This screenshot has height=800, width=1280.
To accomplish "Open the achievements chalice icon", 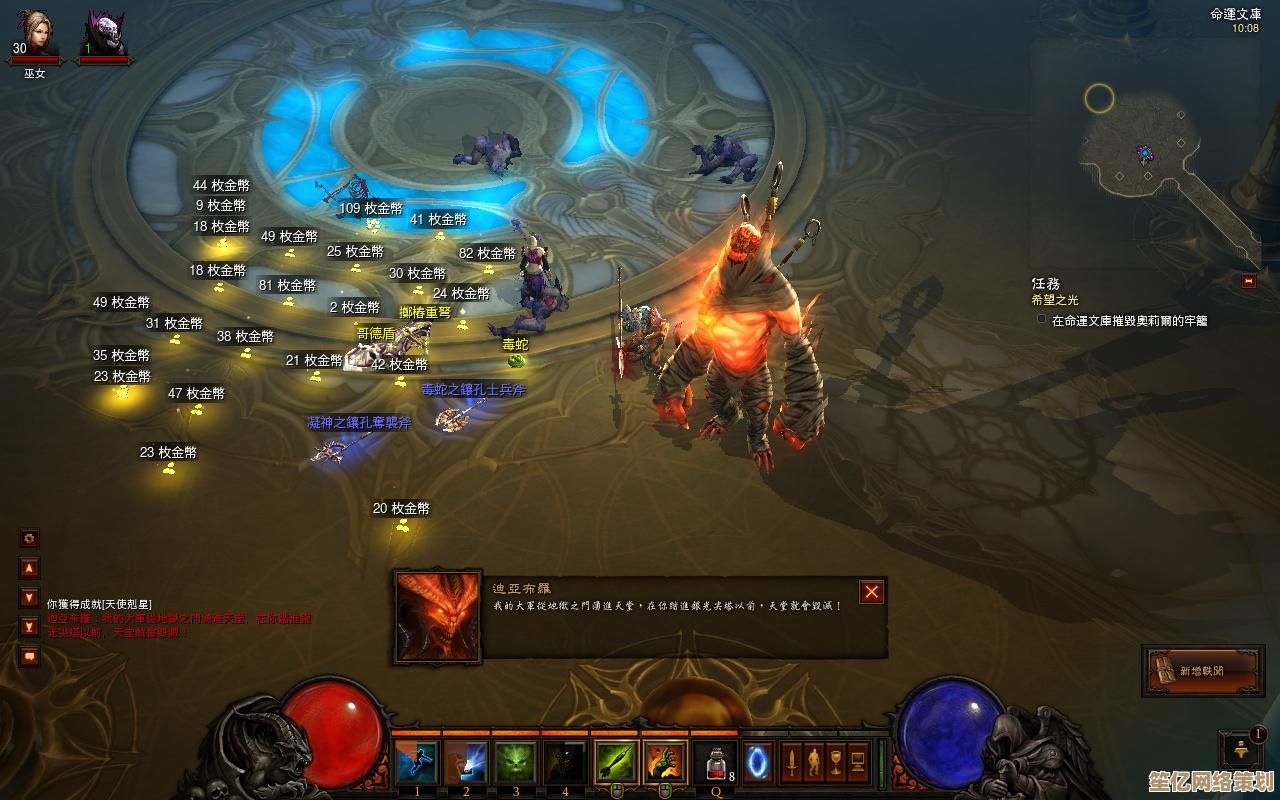I will (836, 763).
